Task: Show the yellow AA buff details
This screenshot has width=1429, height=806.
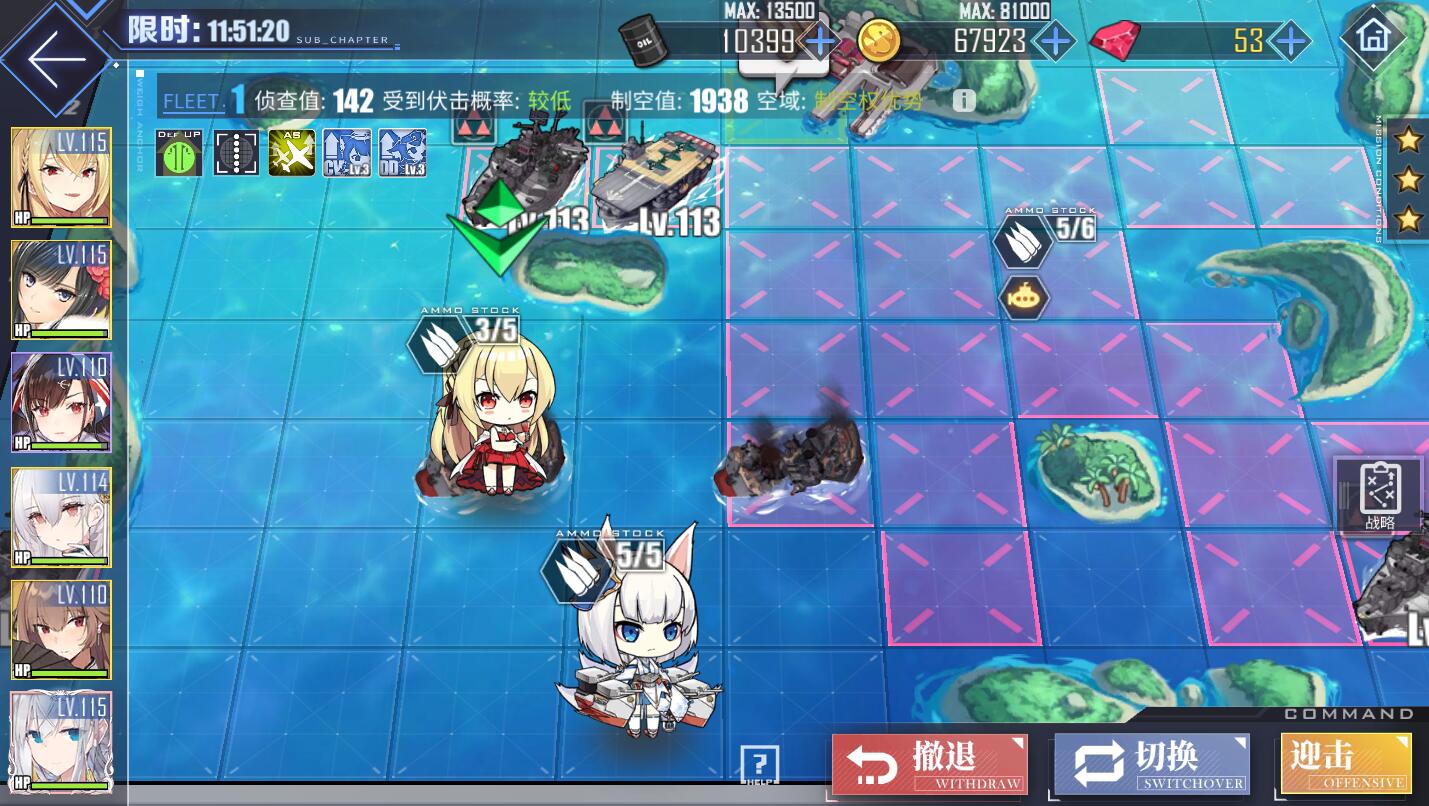Action: (291, 153)
